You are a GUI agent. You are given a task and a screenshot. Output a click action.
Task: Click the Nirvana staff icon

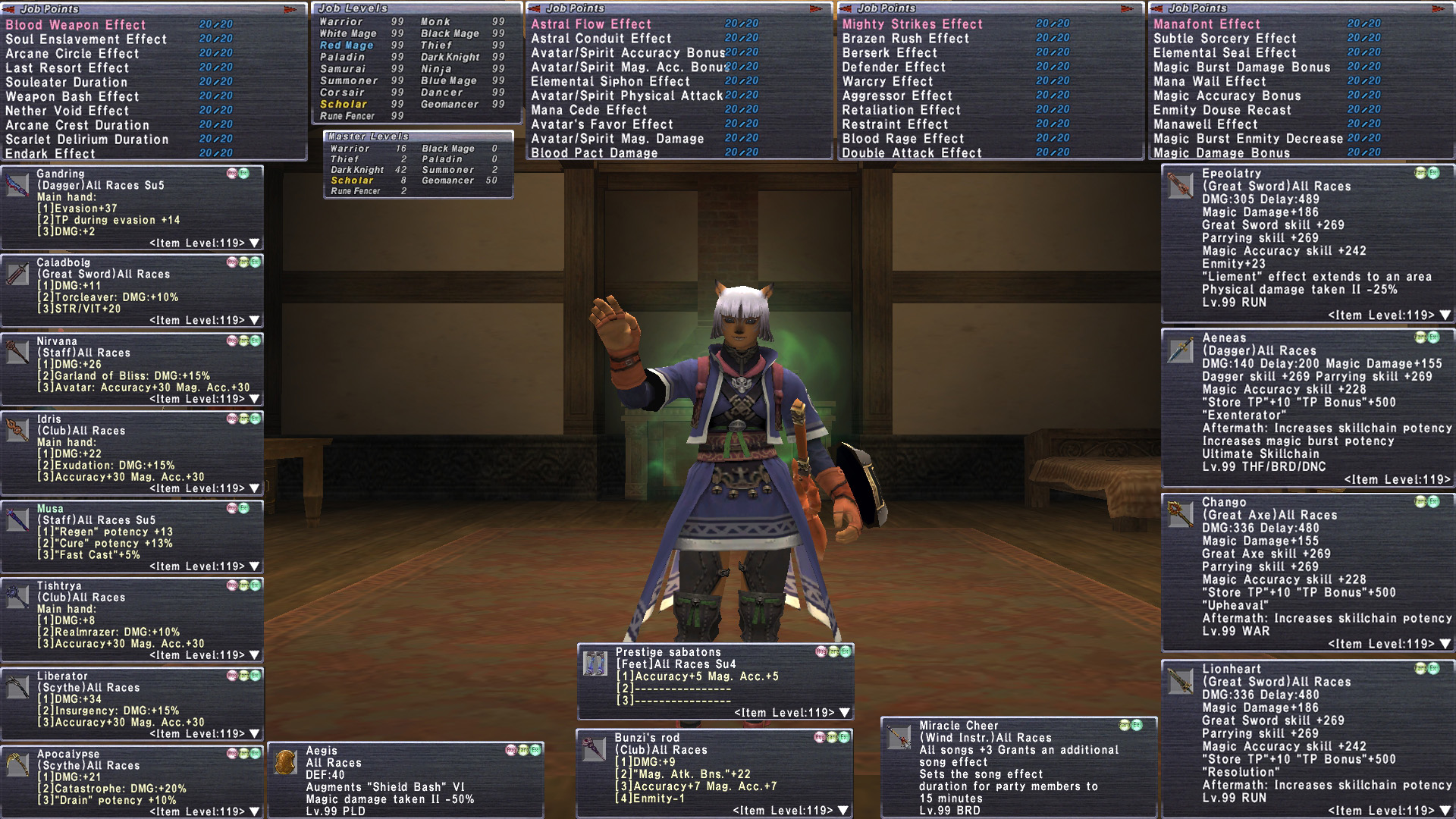point(17,353)
